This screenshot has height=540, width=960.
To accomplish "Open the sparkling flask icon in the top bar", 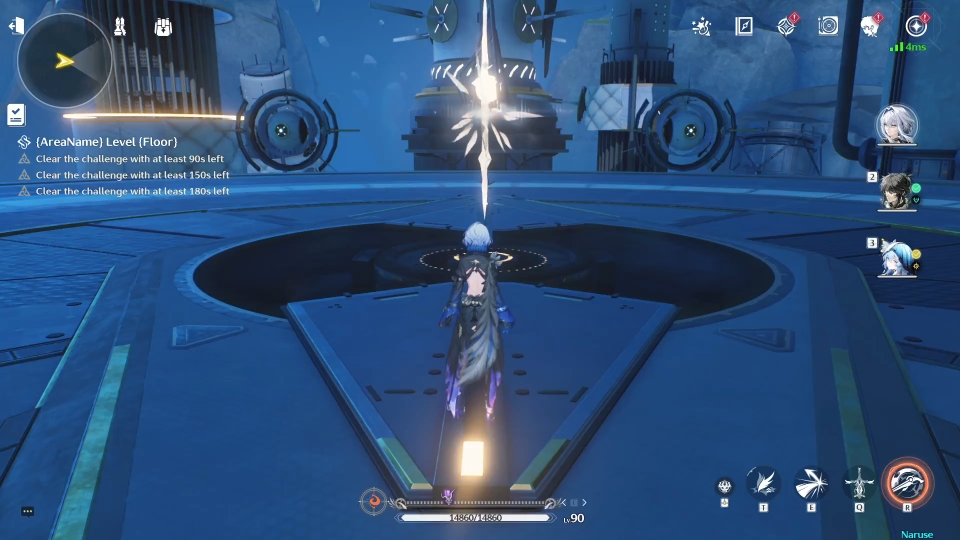I will pyautogui.click(x=702, y=27).
